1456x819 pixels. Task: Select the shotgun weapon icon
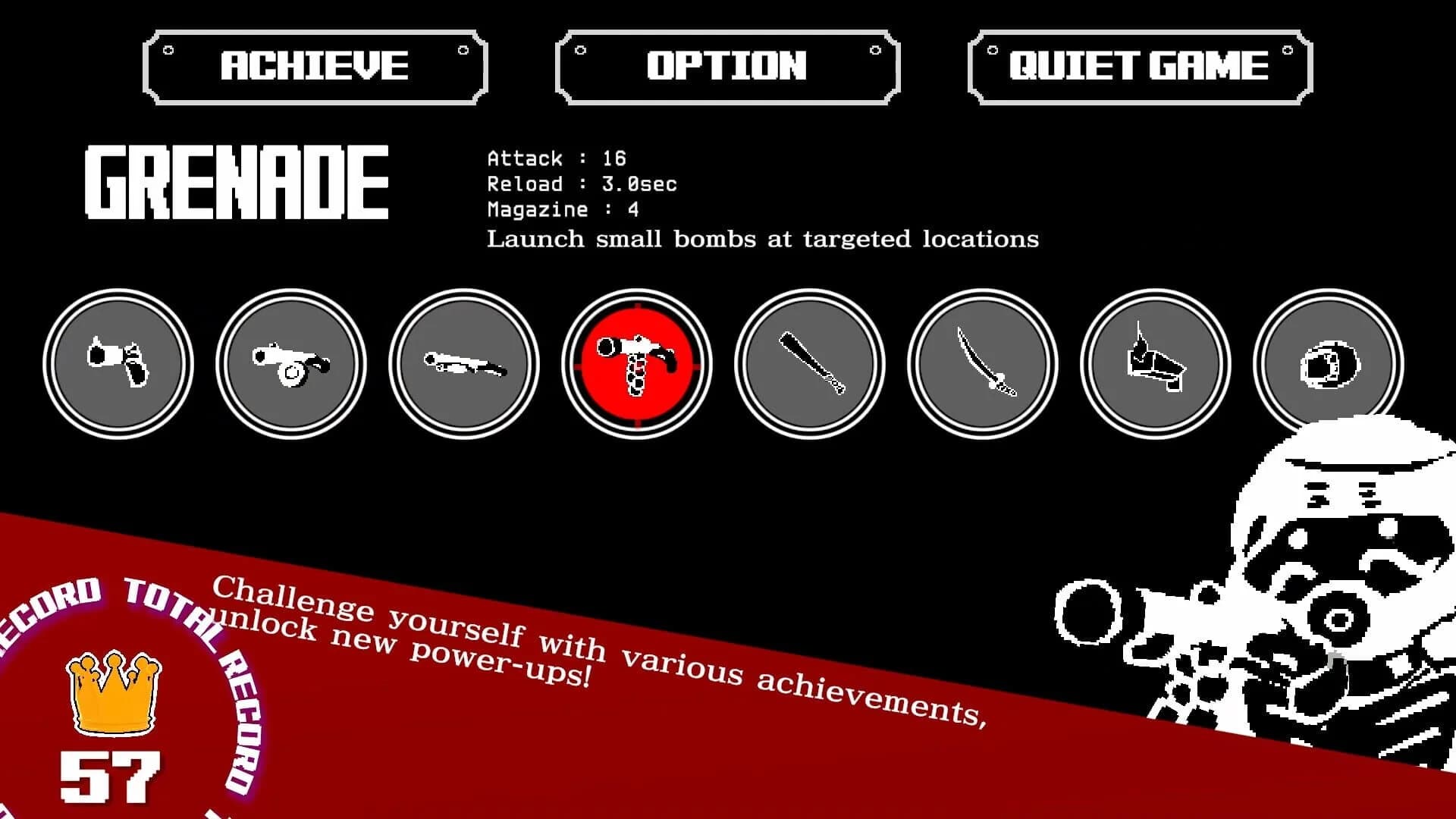pyautogui.click(x=464, y=364)
